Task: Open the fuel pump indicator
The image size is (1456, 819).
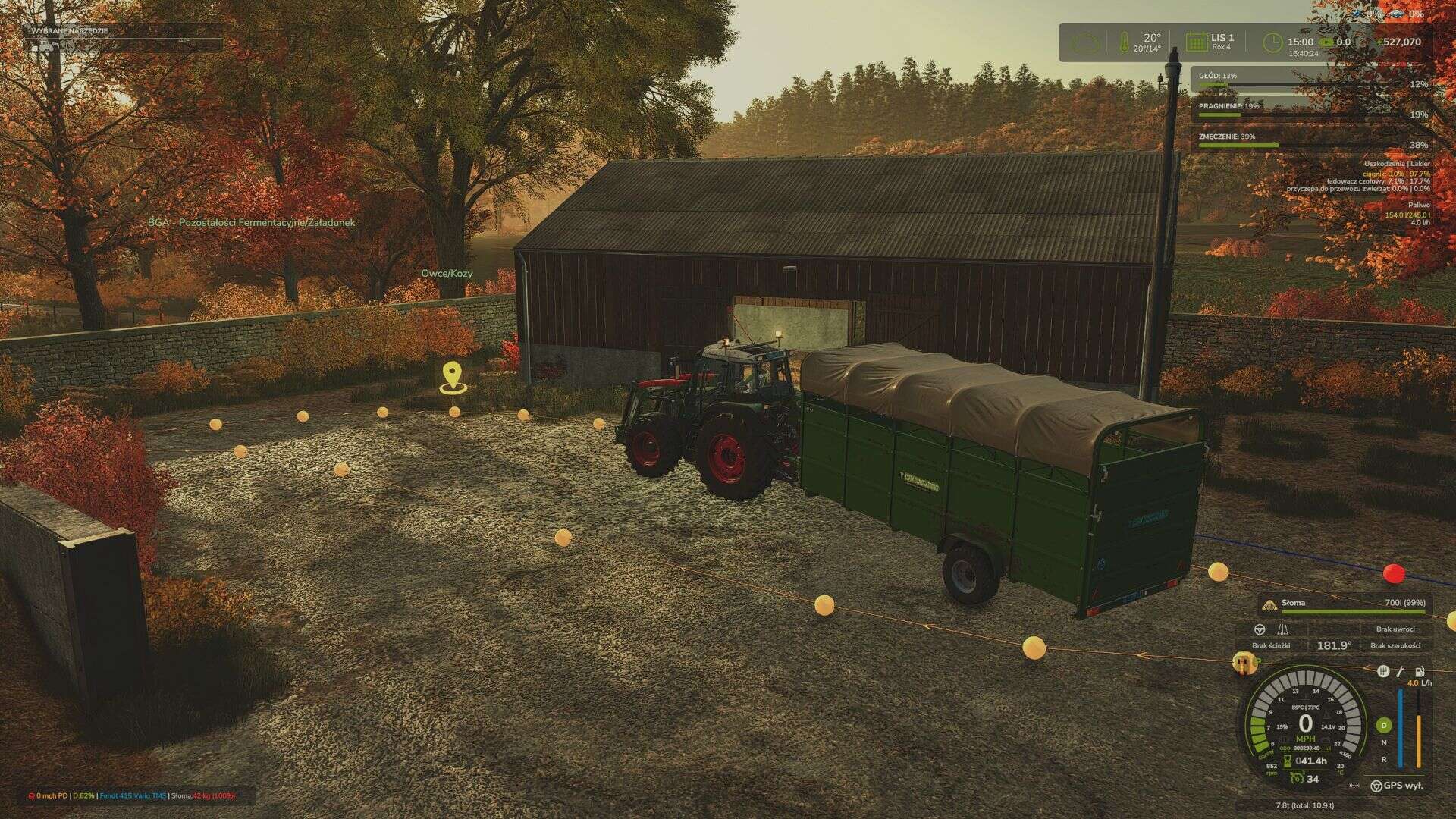Action: pyautogui.click(x=1420, y=673)
